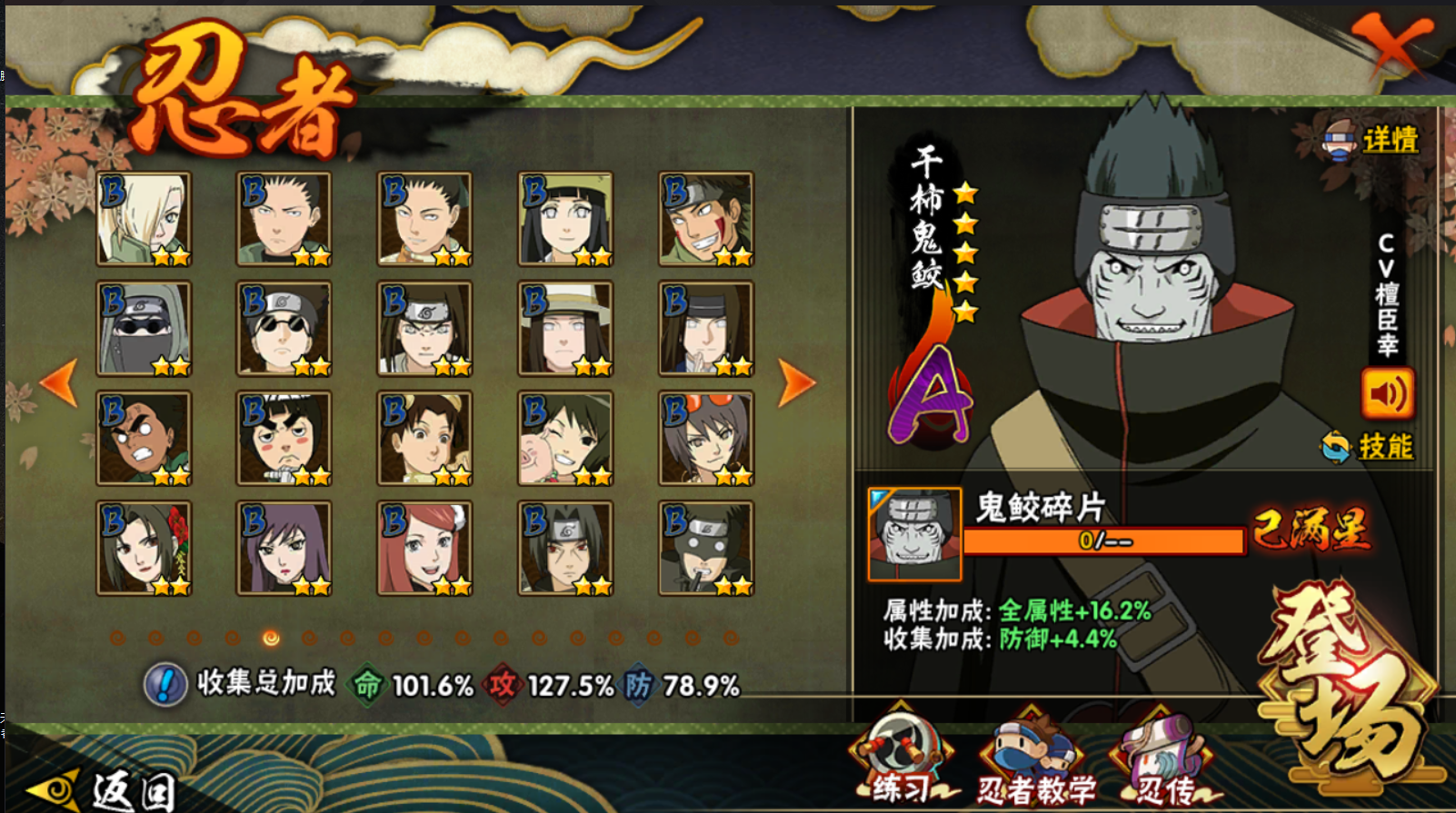This screenshot has height=813, width=1456.
Task: Choose the ninja holding a pink pig
Action: pyautogui.click(x=565, y=438)
